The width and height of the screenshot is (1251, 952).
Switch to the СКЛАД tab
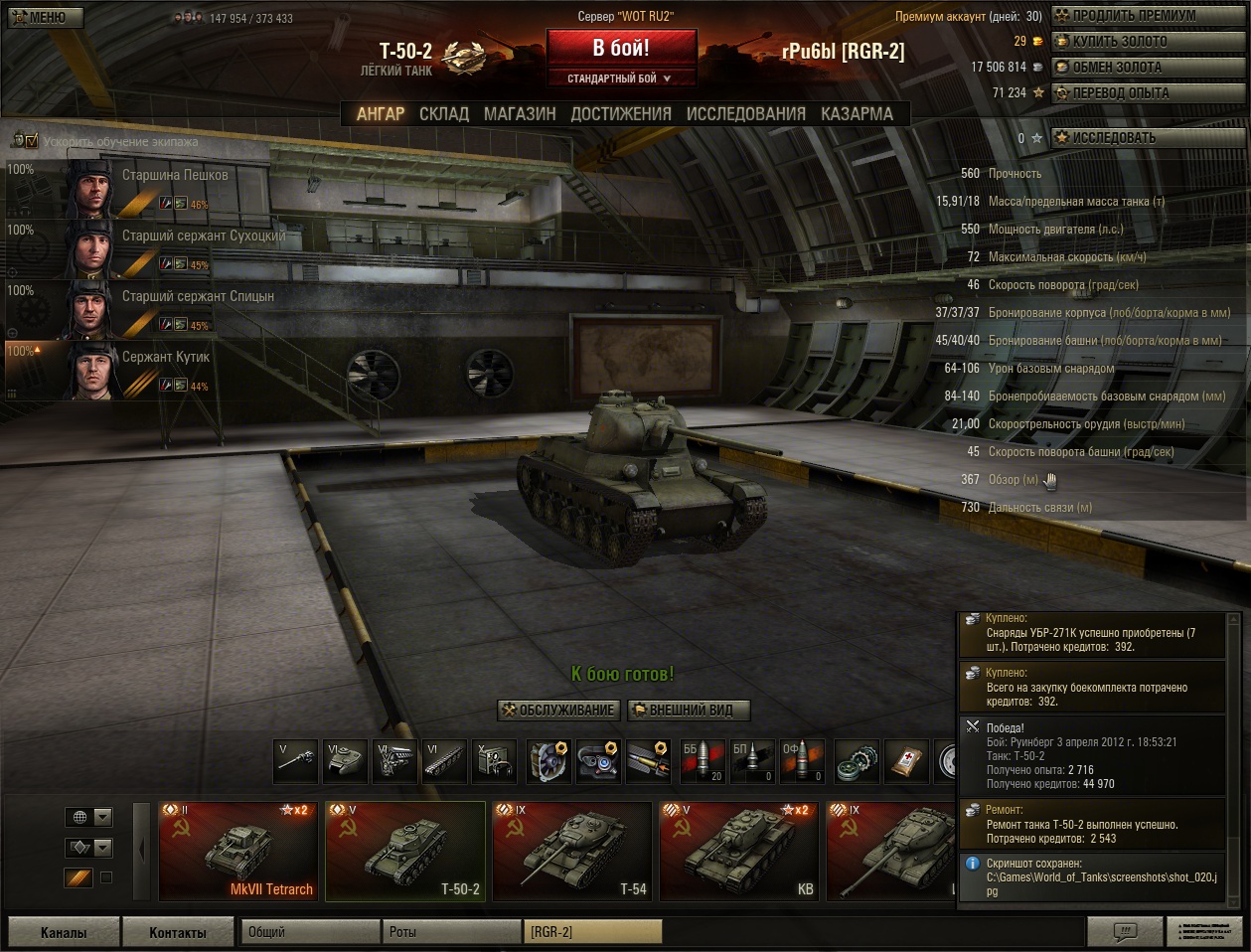(444, 114)
